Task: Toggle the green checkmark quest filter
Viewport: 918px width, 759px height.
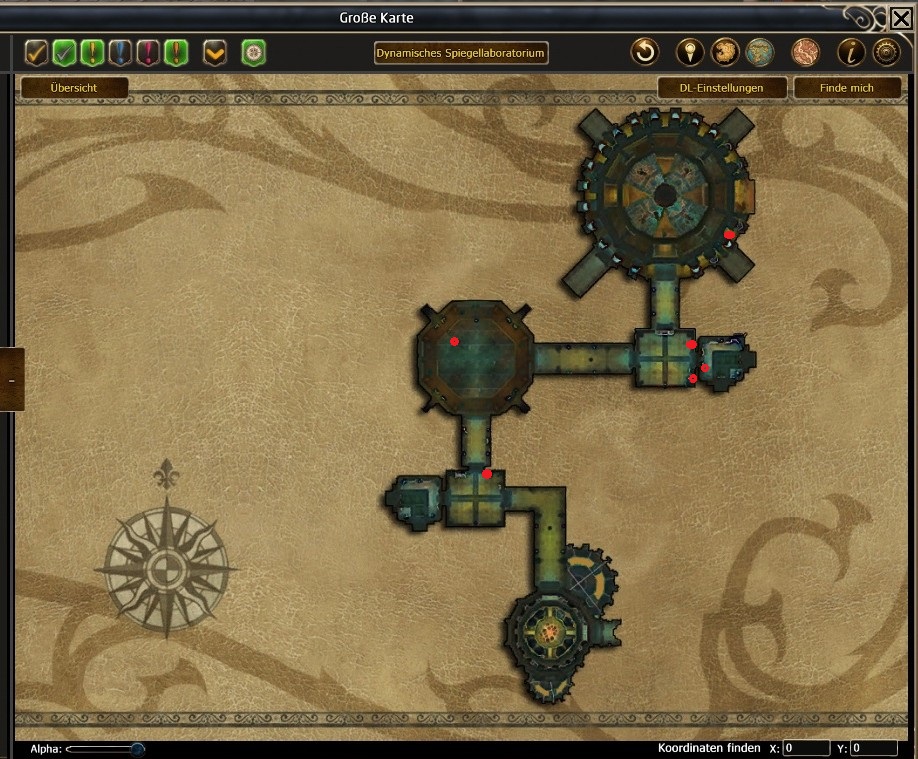Action: [65, 52]
